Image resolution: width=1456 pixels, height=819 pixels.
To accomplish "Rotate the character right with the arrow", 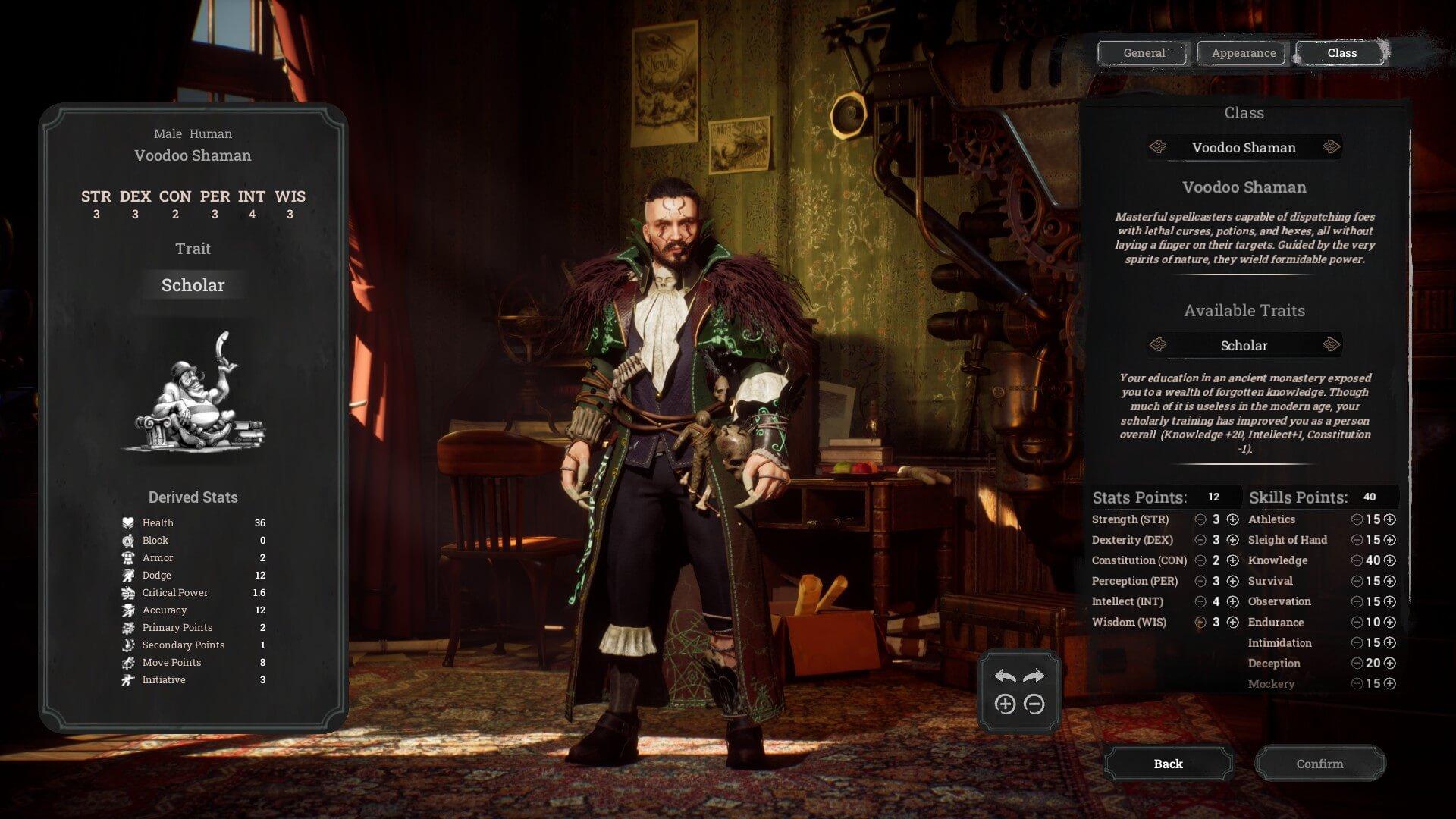I will point(1034,676).
